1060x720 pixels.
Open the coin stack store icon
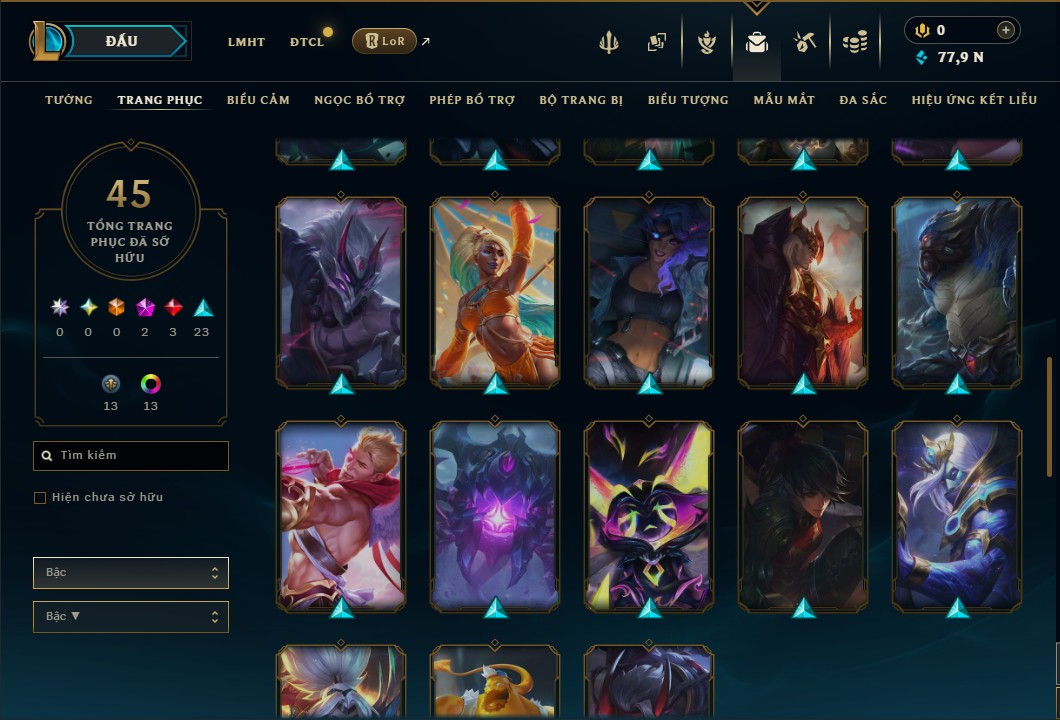tap(854, 42)
